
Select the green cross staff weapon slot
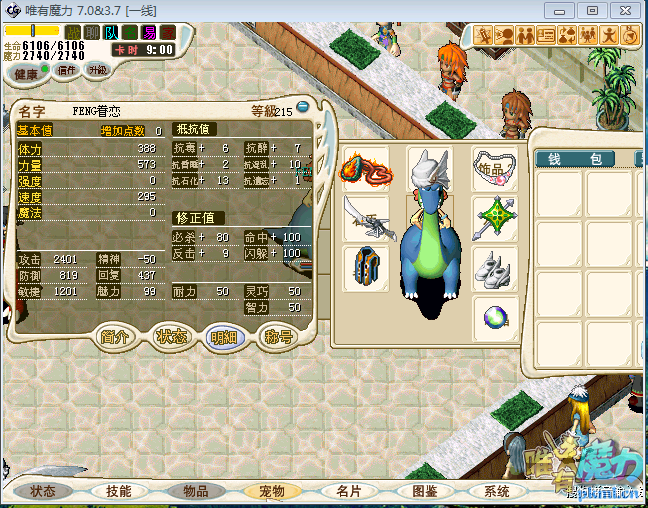495,217
